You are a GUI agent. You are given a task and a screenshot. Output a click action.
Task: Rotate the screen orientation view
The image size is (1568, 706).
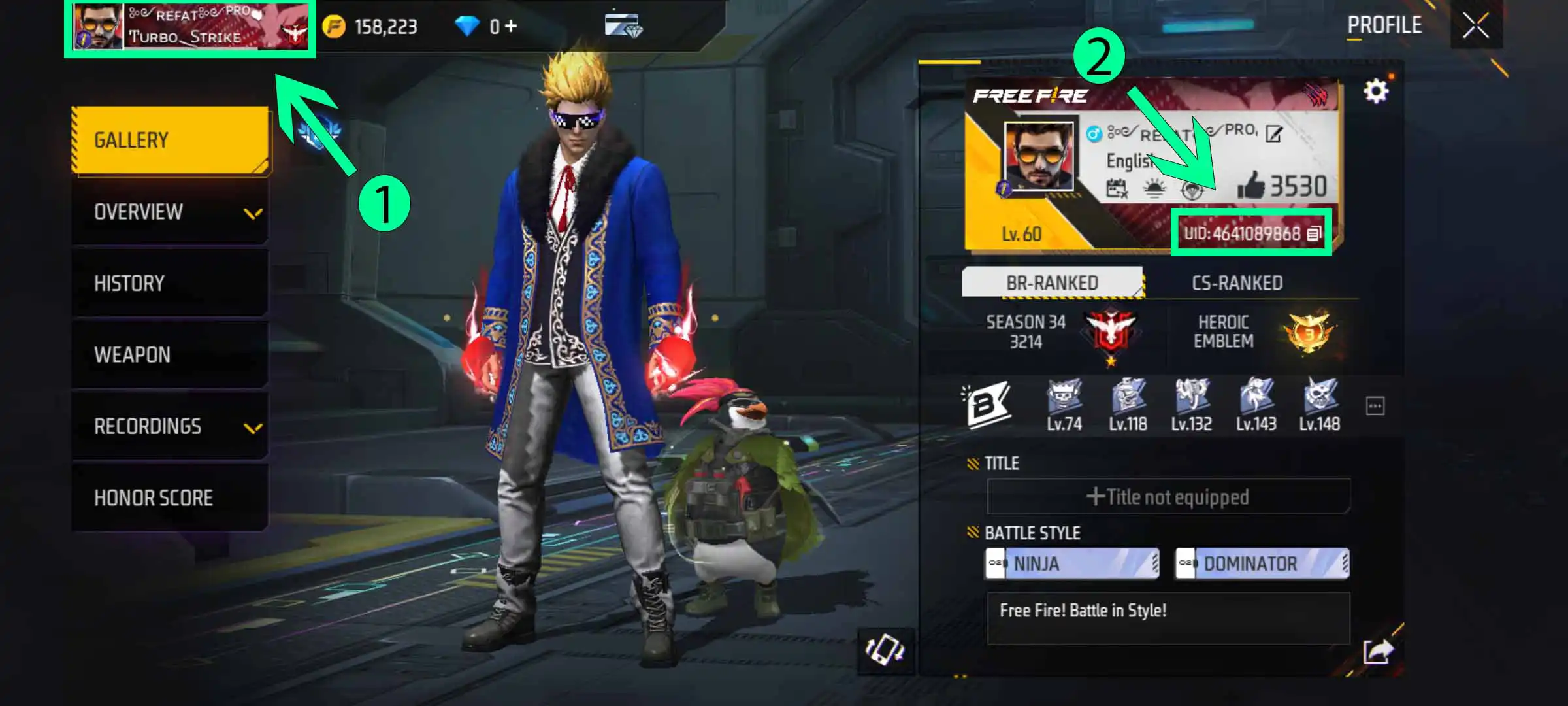[885, 650]
